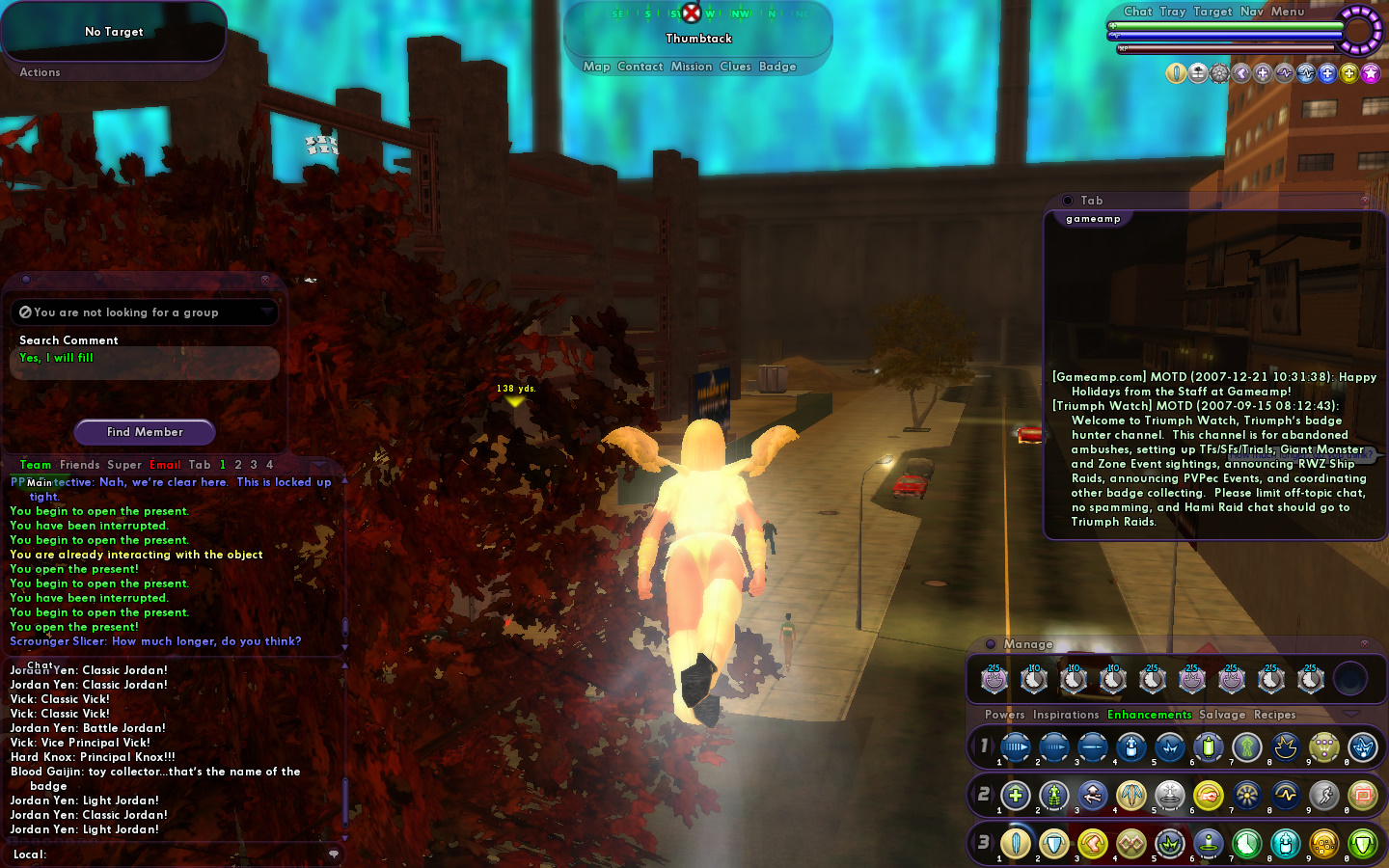Screen dimensions: 1389x868
Task: Open the Friends tab
Action: [79, 465]
